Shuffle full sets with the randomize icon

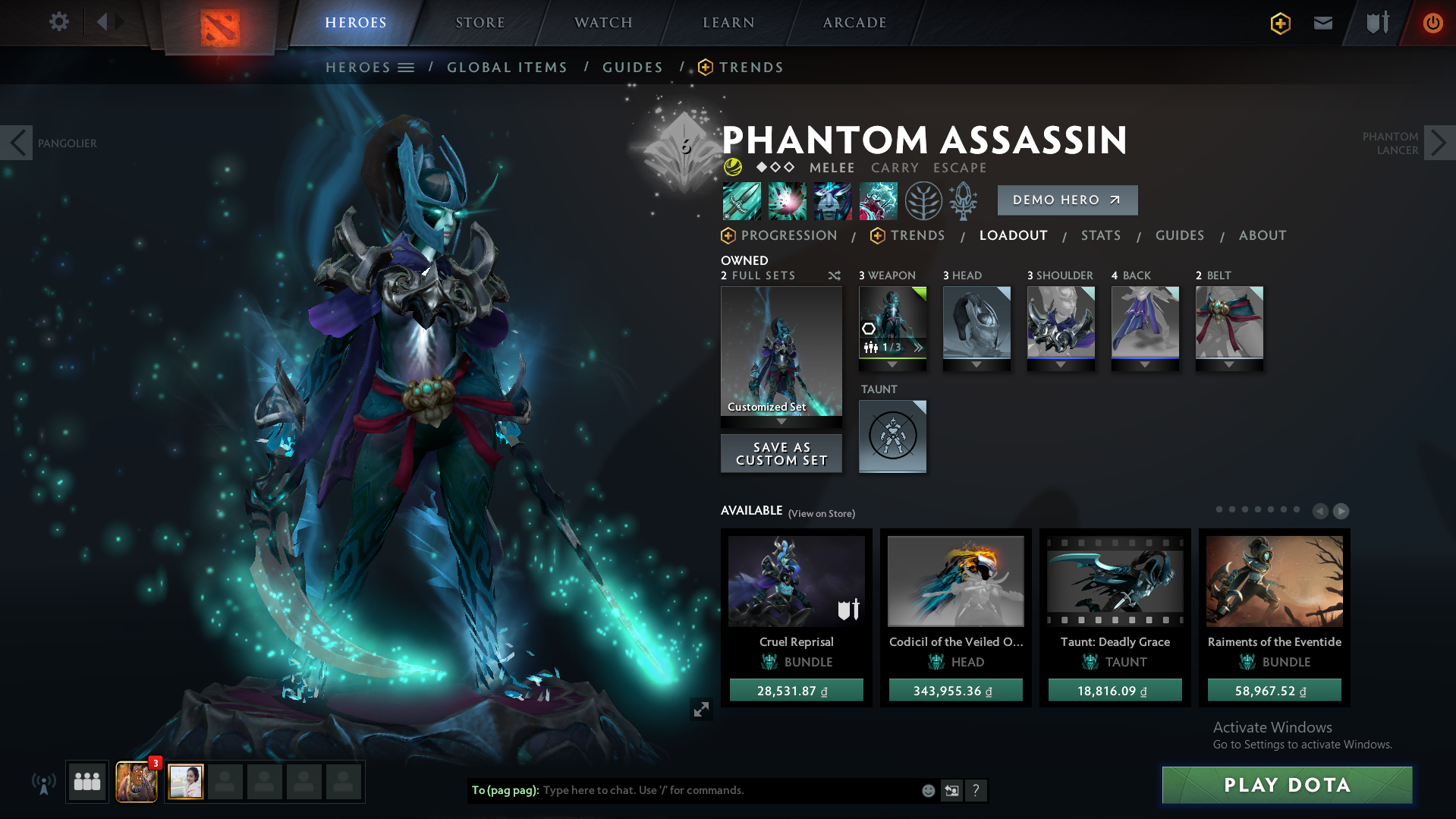[x=834, y=276]
